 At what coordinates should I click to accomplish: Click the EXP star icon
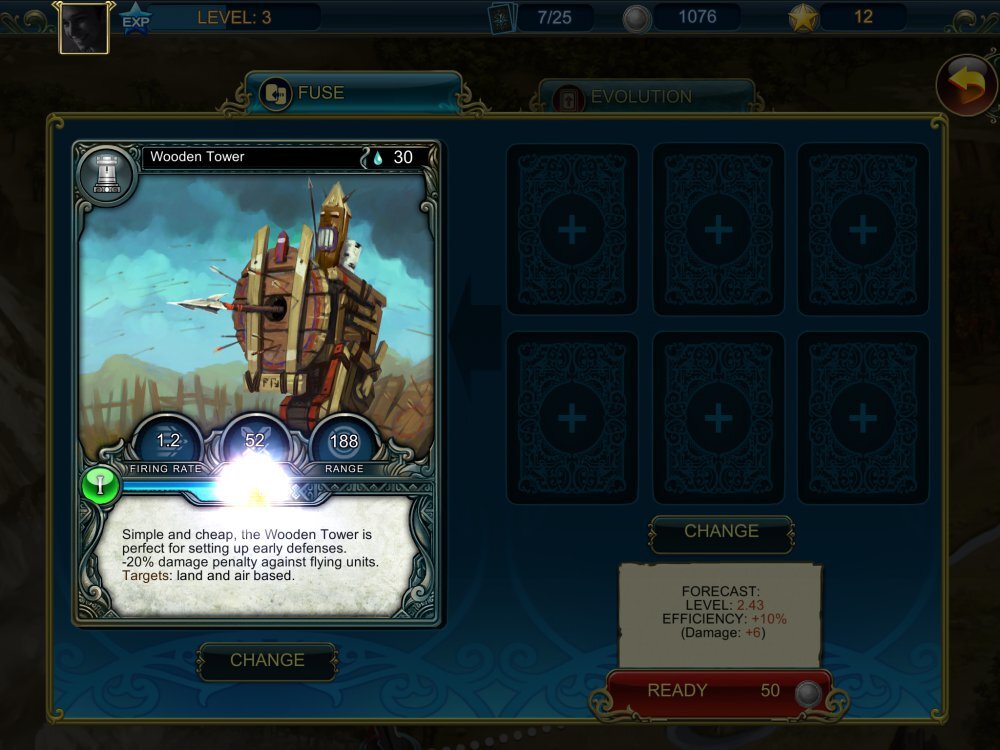[135, 19]
